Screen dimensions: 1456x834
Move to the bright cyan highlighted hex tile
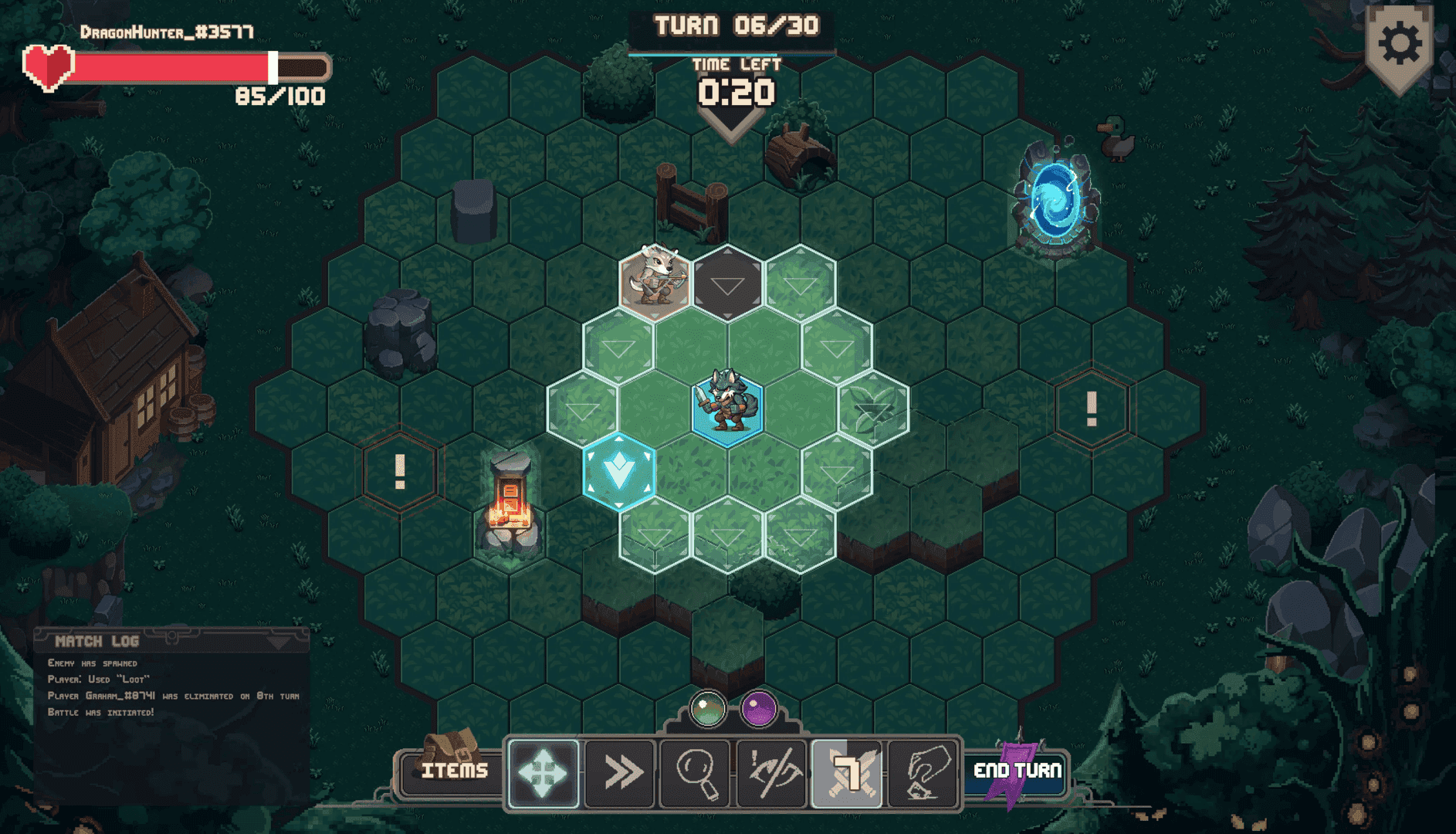tap(619, 472)
